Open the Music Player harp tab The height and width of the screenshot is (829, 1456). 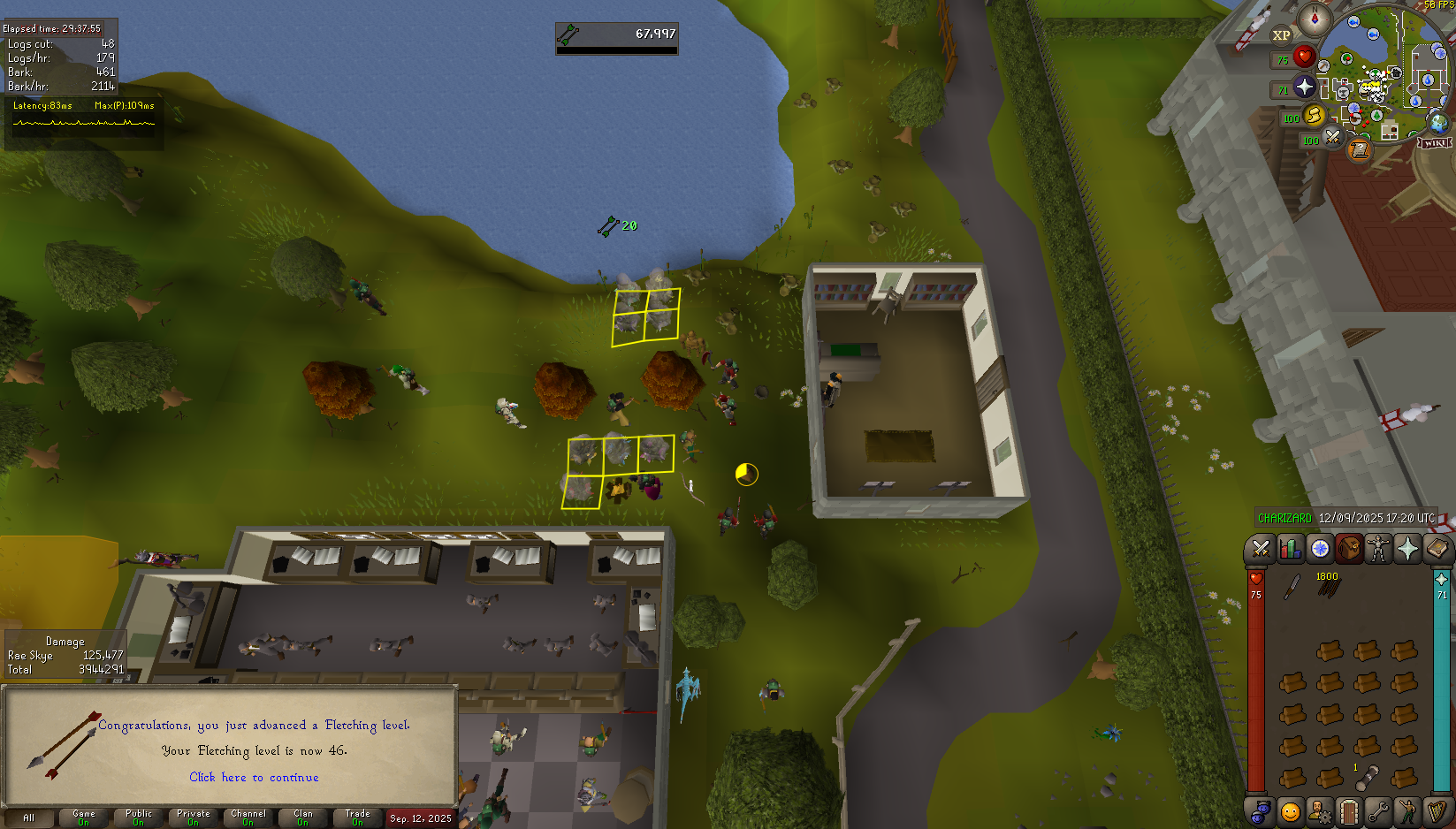1437,810
